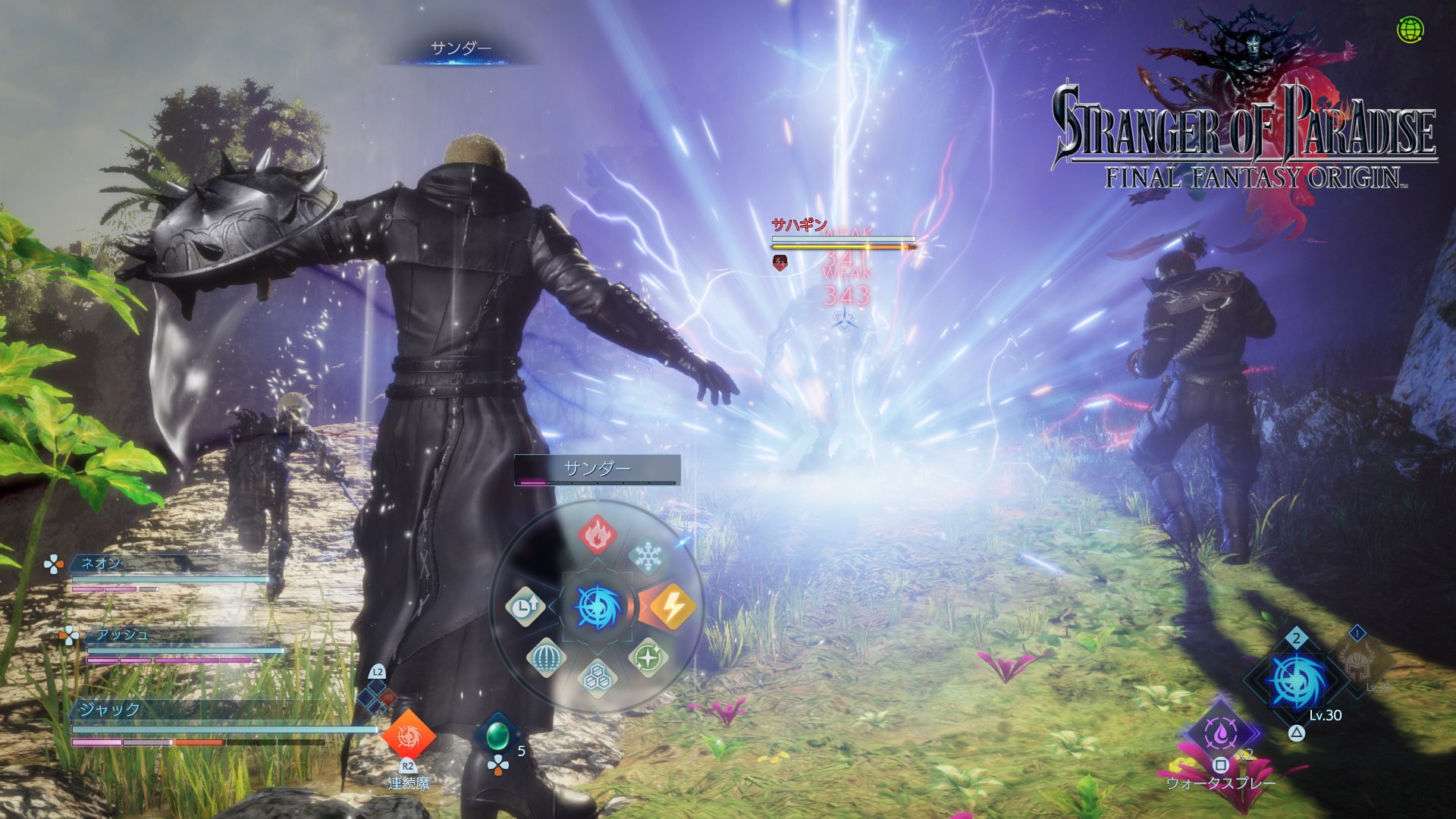Screen dimensions: 1456x819
Task: Click the blue job emblem at wheel center
Action: (598, 607)
